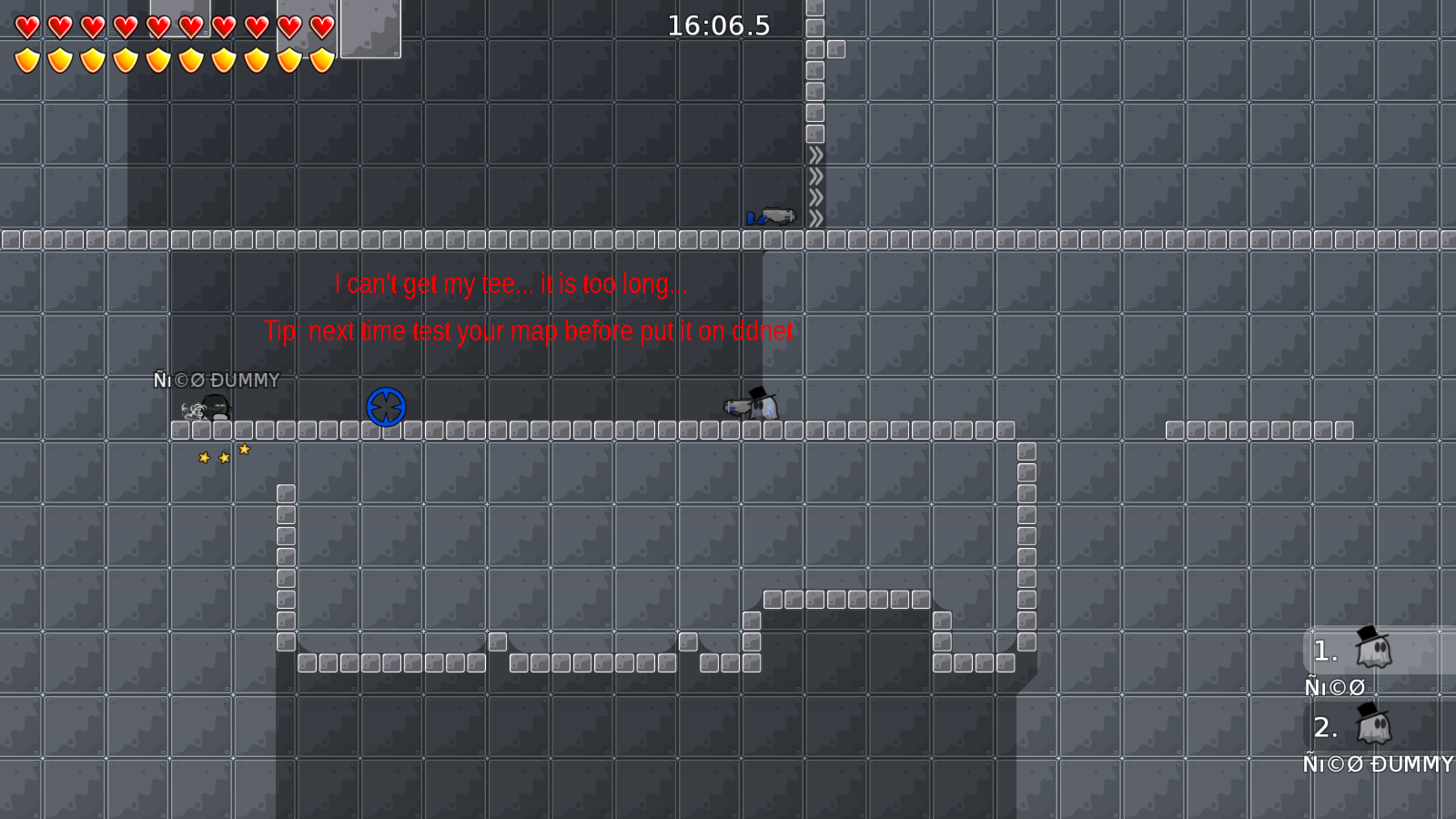
Task: Click the name tag above the dummy tee
Action: pyautogui.click(x=217, y=380)
